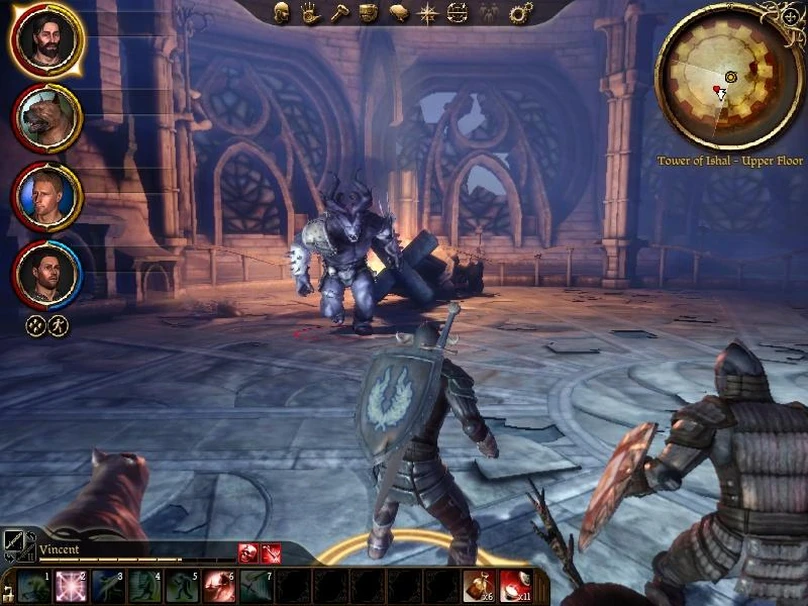The image size is (808, 606).
Task: Open the inventory chest icon
Action: [x=369, y=13]
